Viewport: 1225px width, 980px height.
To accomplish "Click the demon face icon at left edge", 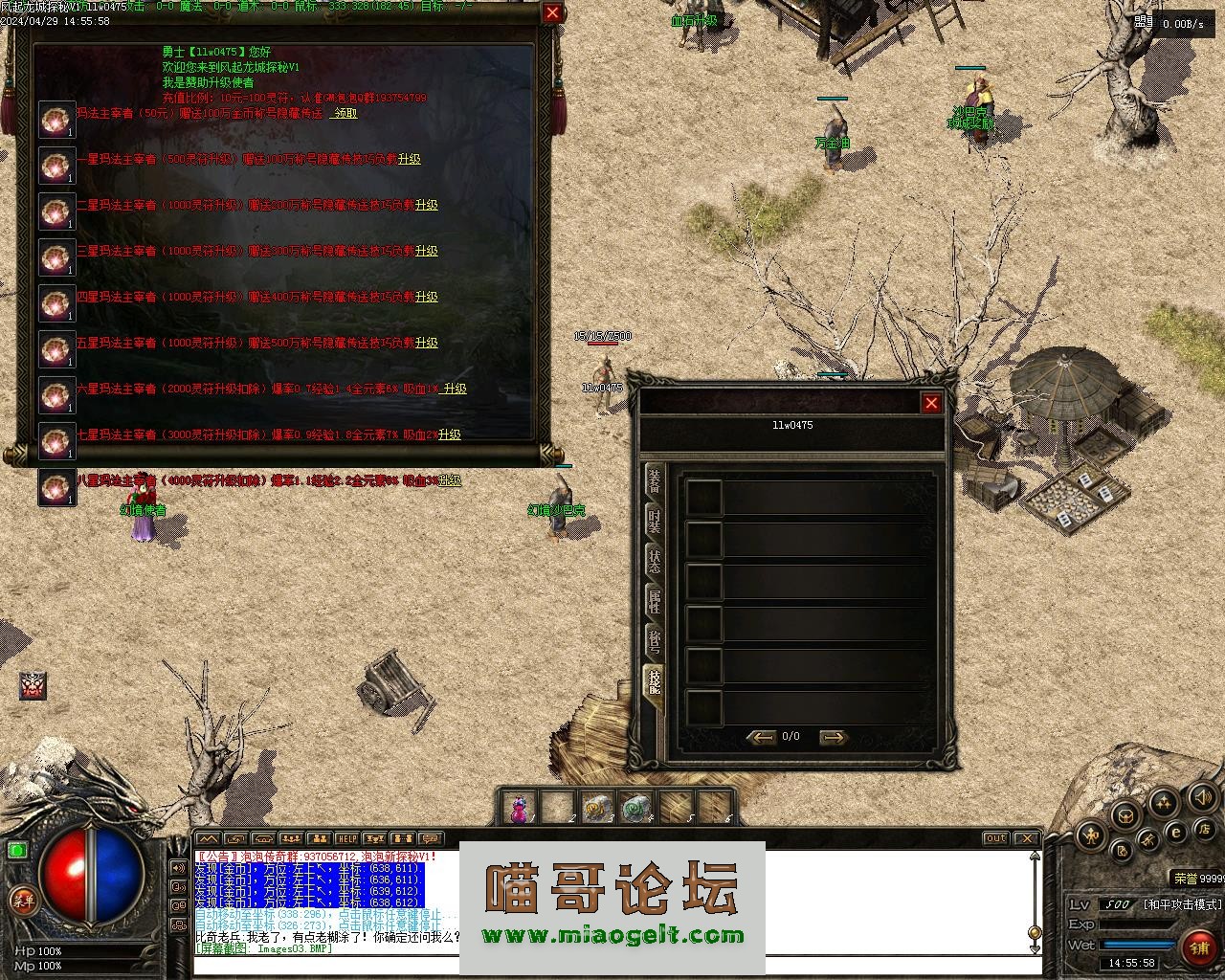I will (33, 685).
